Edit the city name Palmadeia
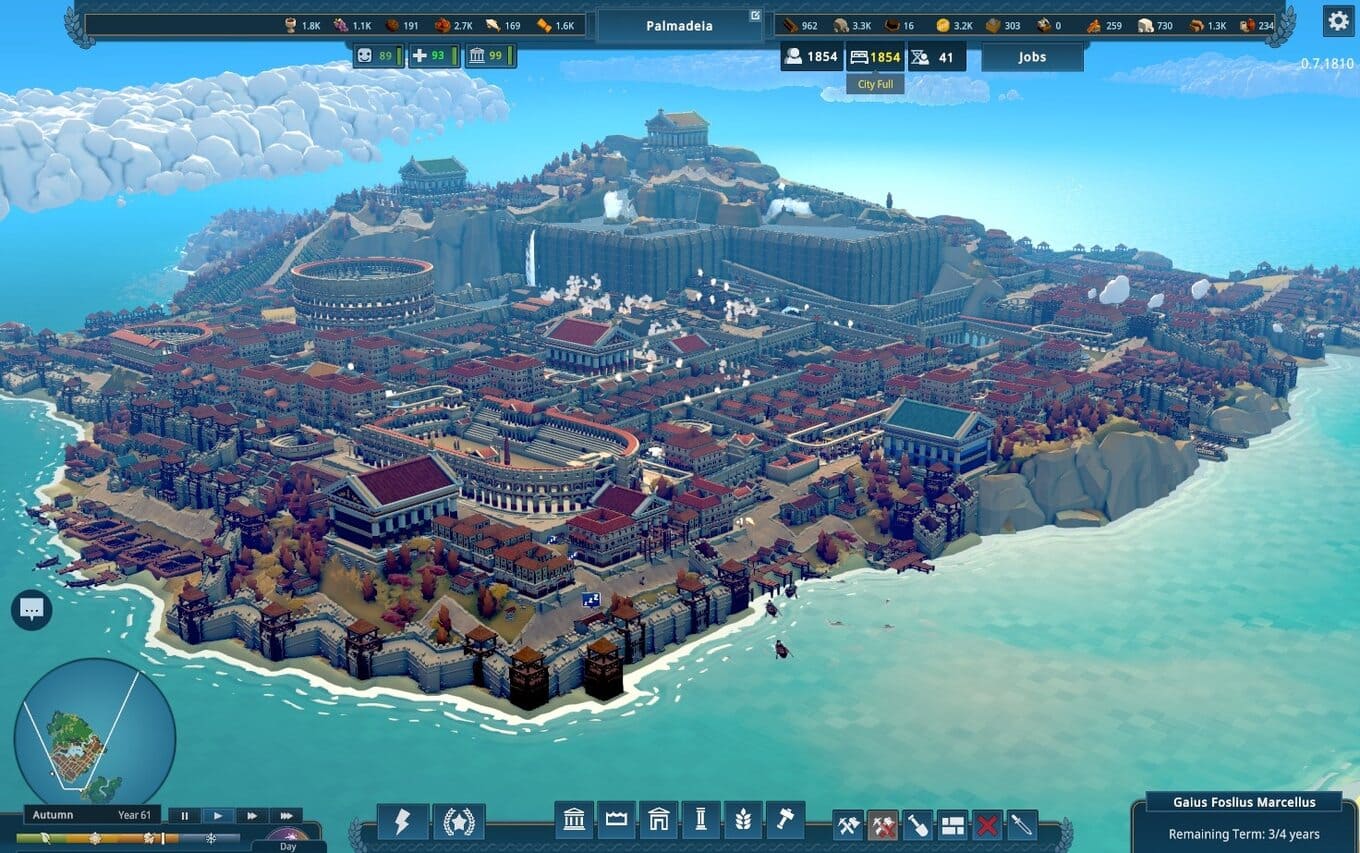This screenshot has width=1360, height=853. pos(755,16)
